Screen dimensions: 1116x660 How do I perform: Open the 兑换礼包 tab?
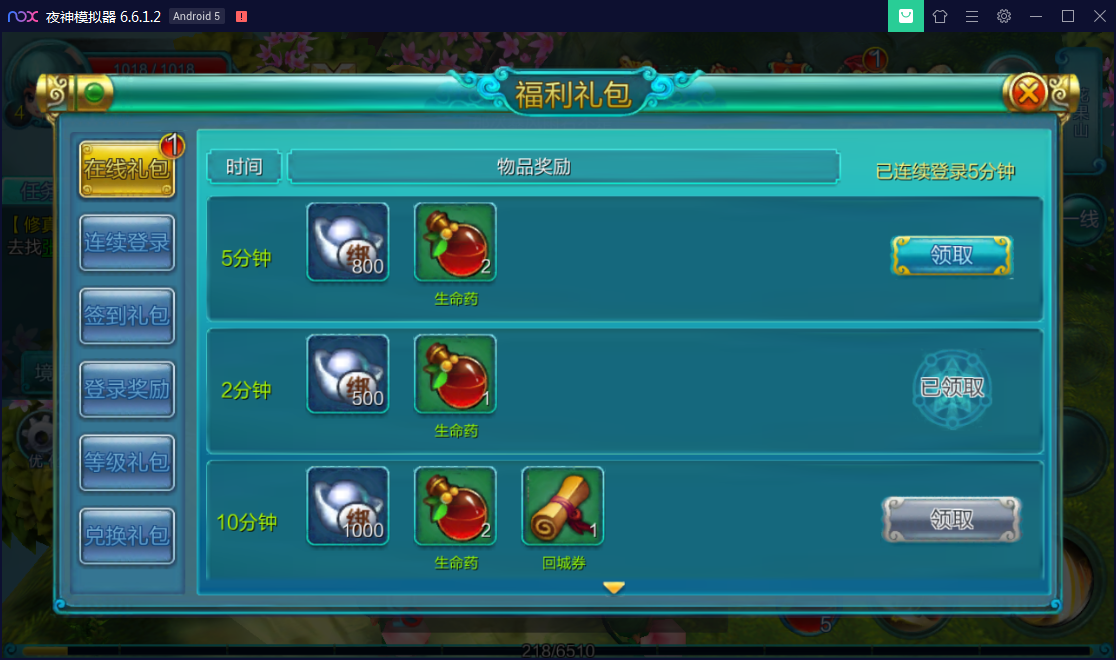[126, 535]
